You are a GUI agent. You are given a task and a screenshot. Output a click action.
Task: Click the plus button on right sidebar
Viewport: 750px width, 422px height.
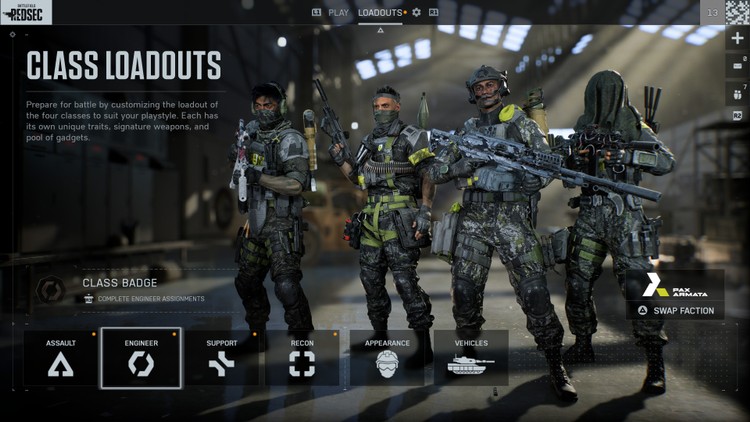tap(738, 38)
